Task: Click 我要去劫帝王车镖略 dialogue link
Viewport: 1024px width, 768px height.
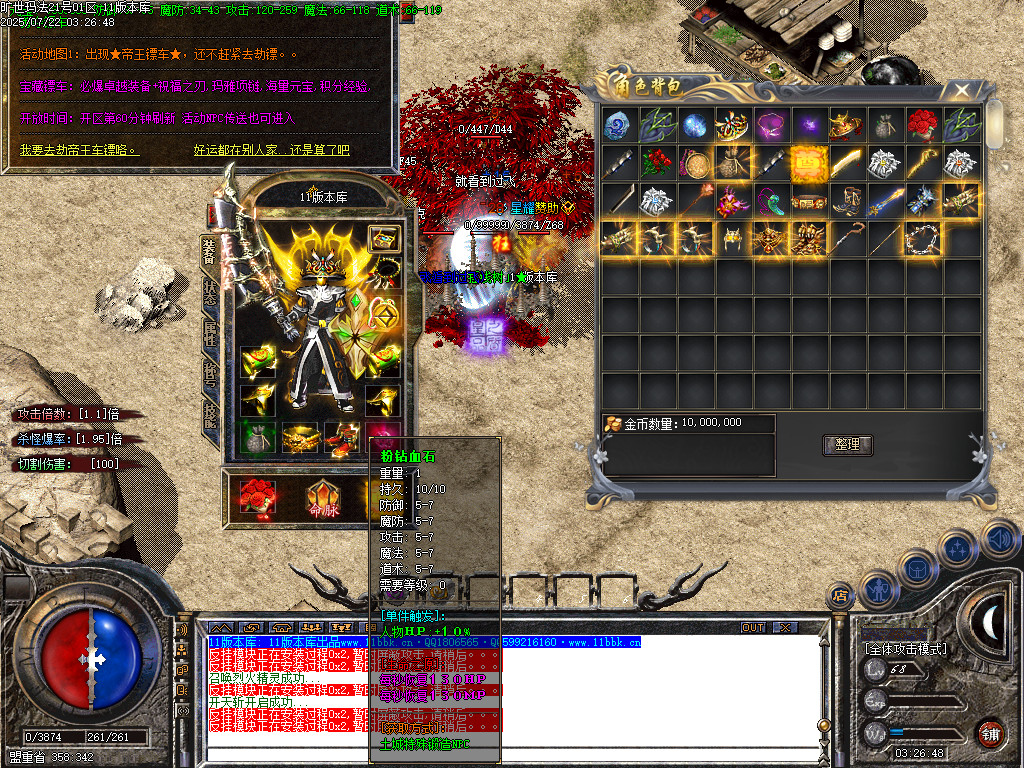Action: [x=79, y=150]
